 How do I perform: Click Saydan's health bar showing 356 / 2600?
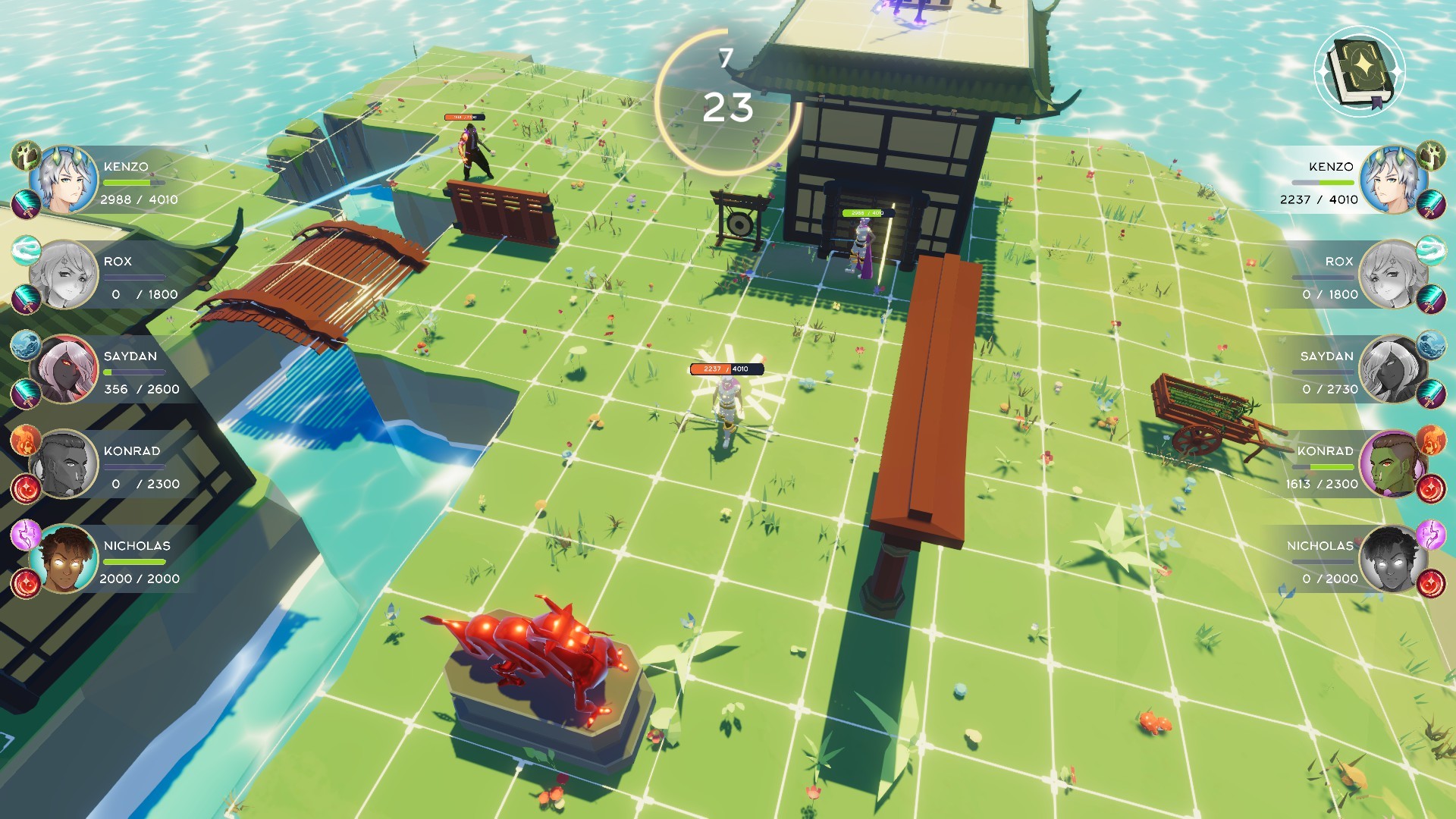point(133,372)
